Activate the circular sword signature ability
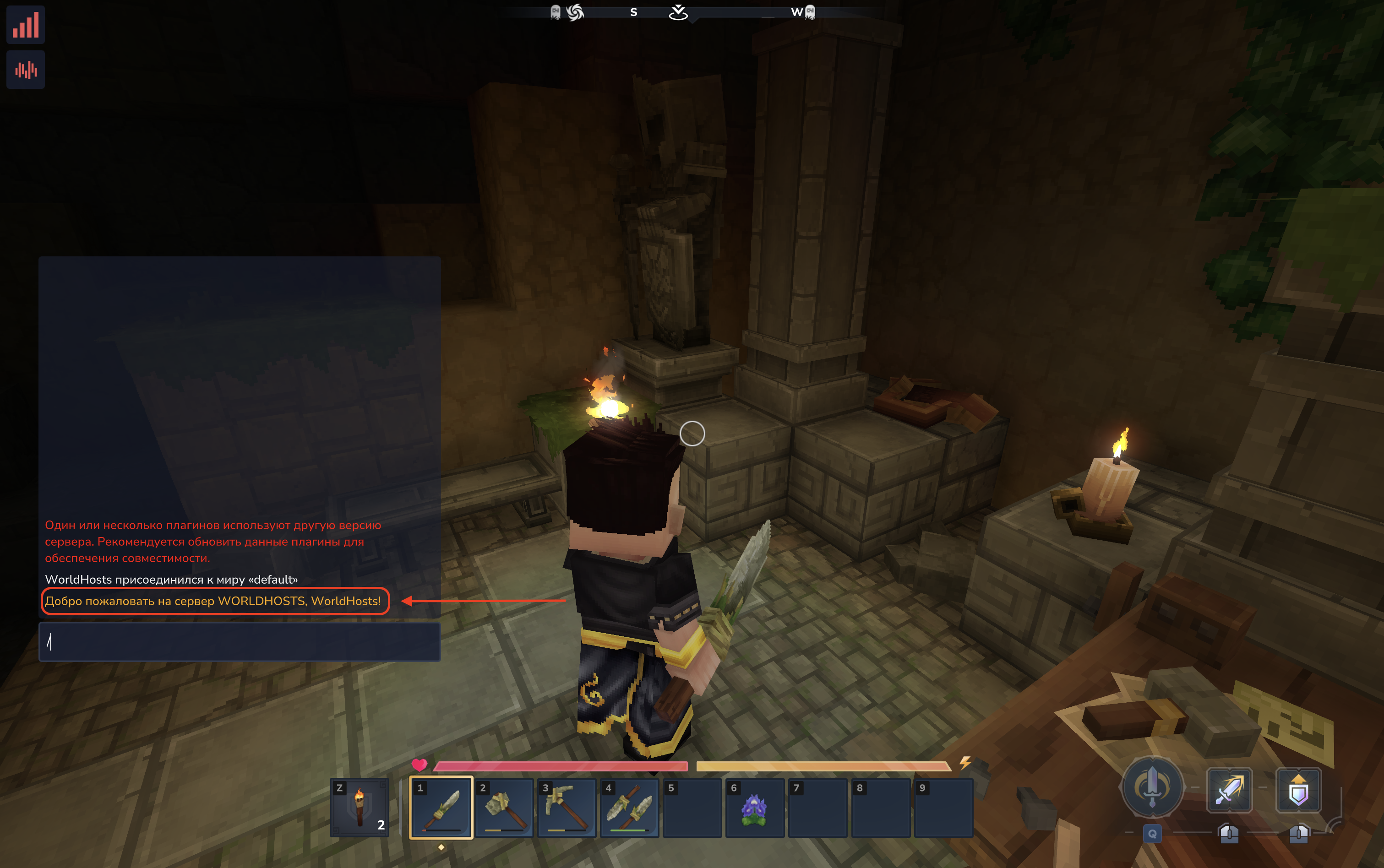The width and height of the screenshot is (1384, 868). point(1152,787)
